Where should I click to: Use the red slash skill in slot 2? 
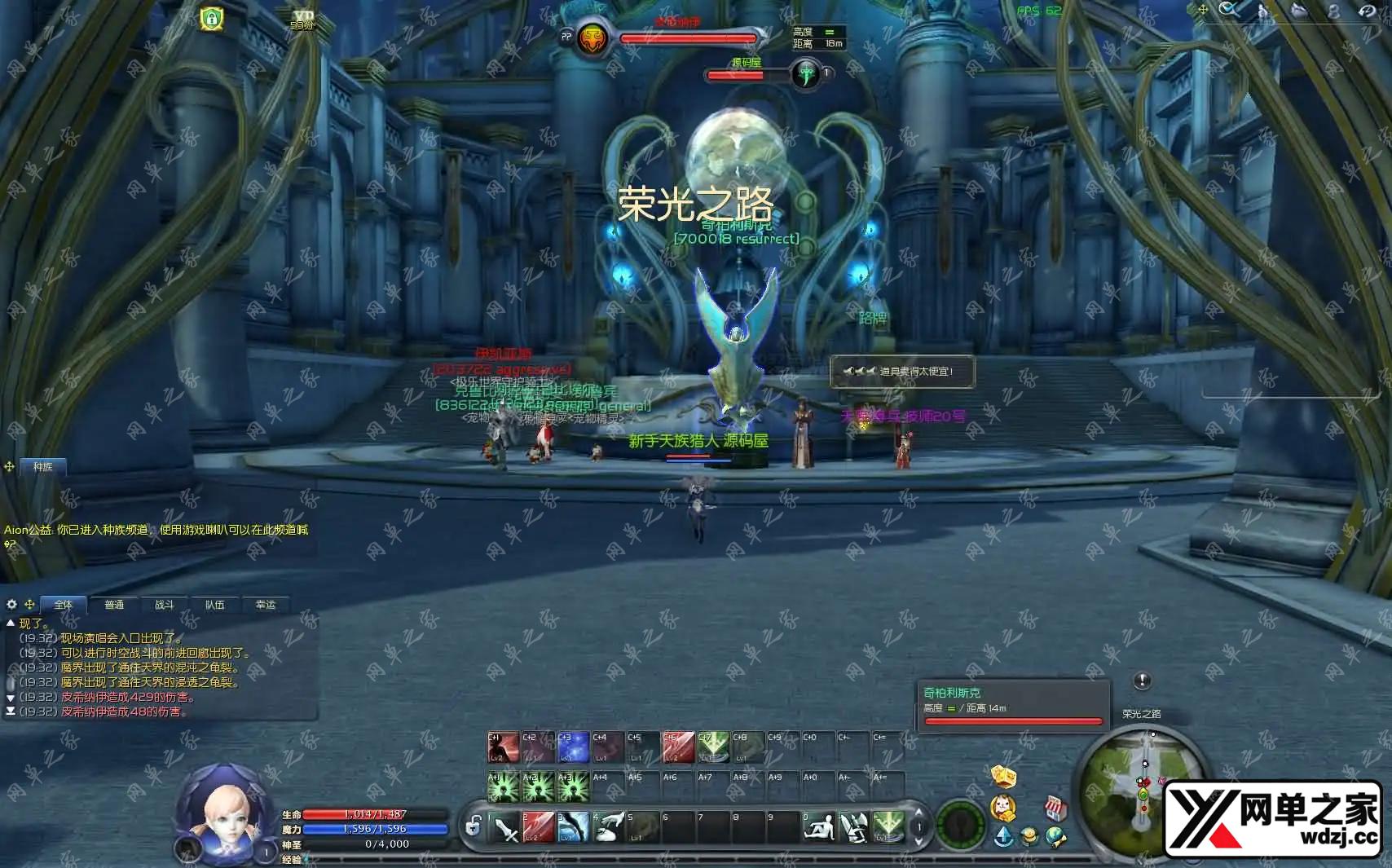click(539, 827)
